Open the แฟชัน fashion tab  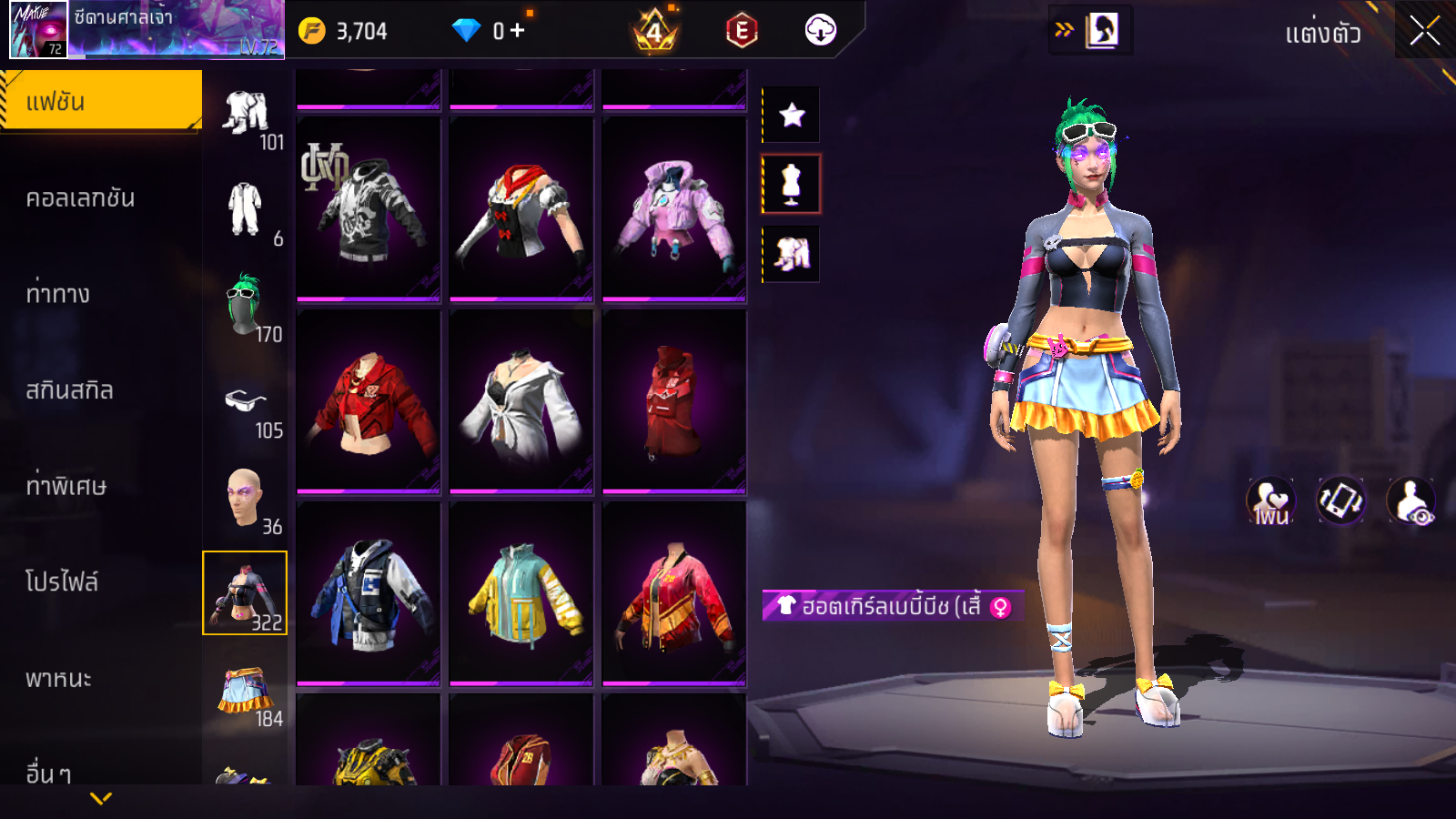click(101, 102)
